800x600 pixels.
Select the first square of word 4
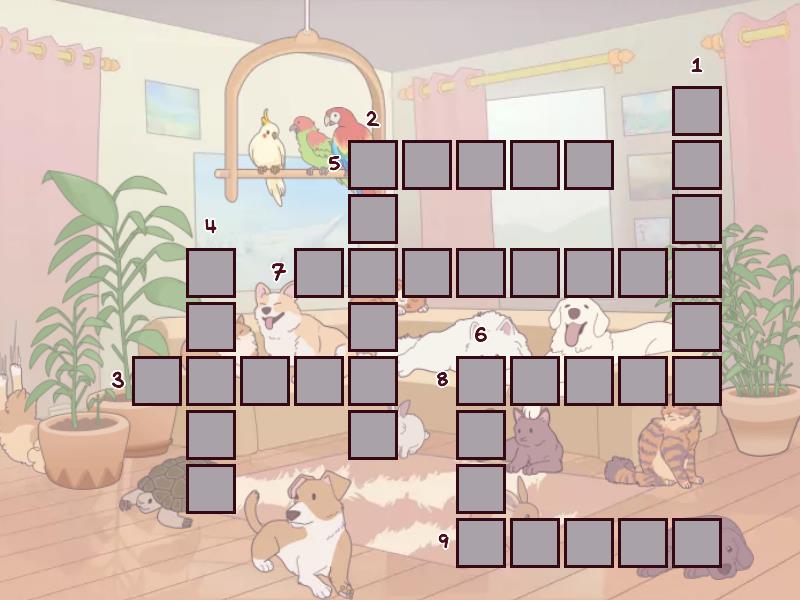(x=211, y=273)
